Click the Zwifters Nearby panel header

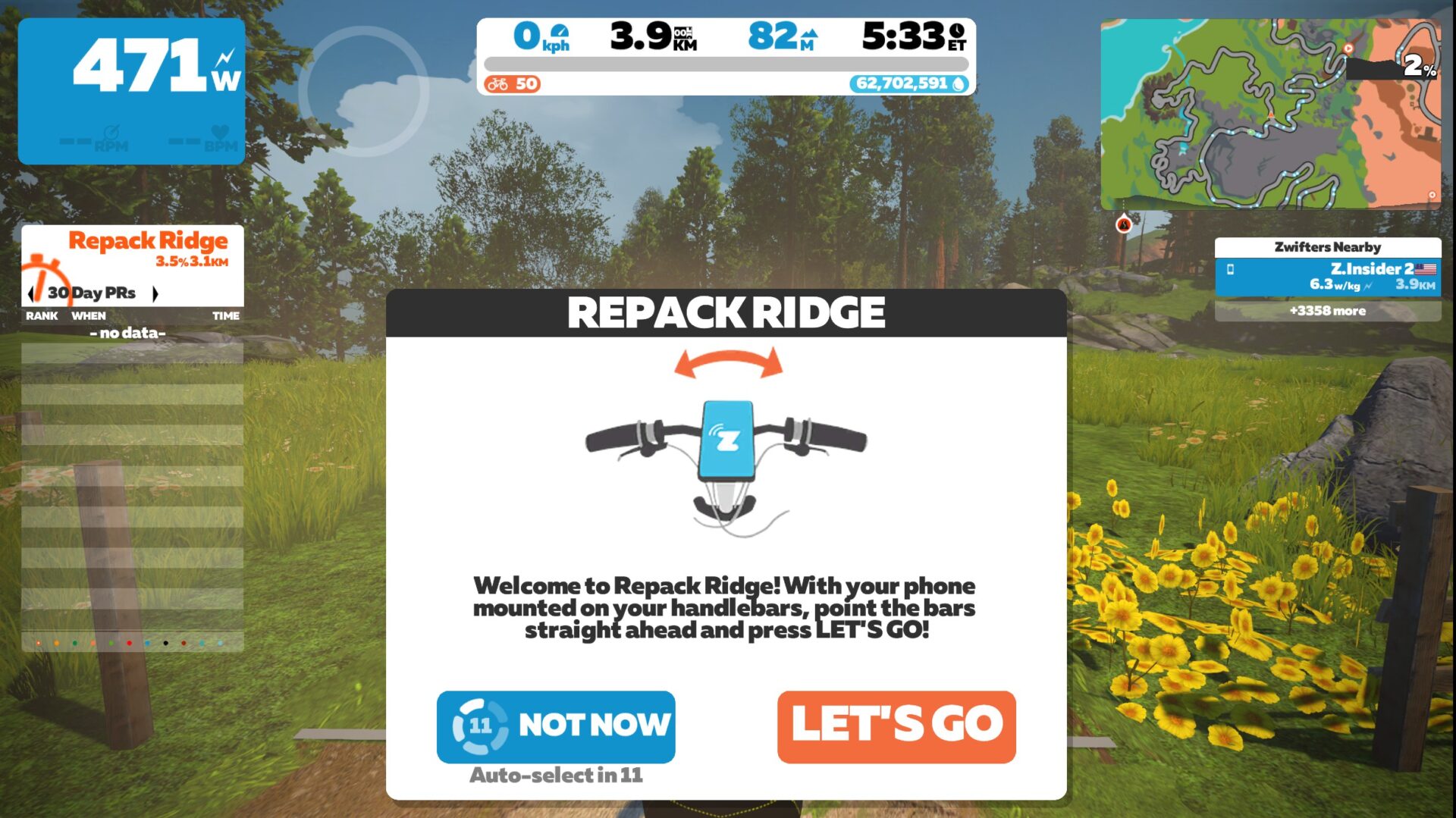click(x=1327, y=246)
